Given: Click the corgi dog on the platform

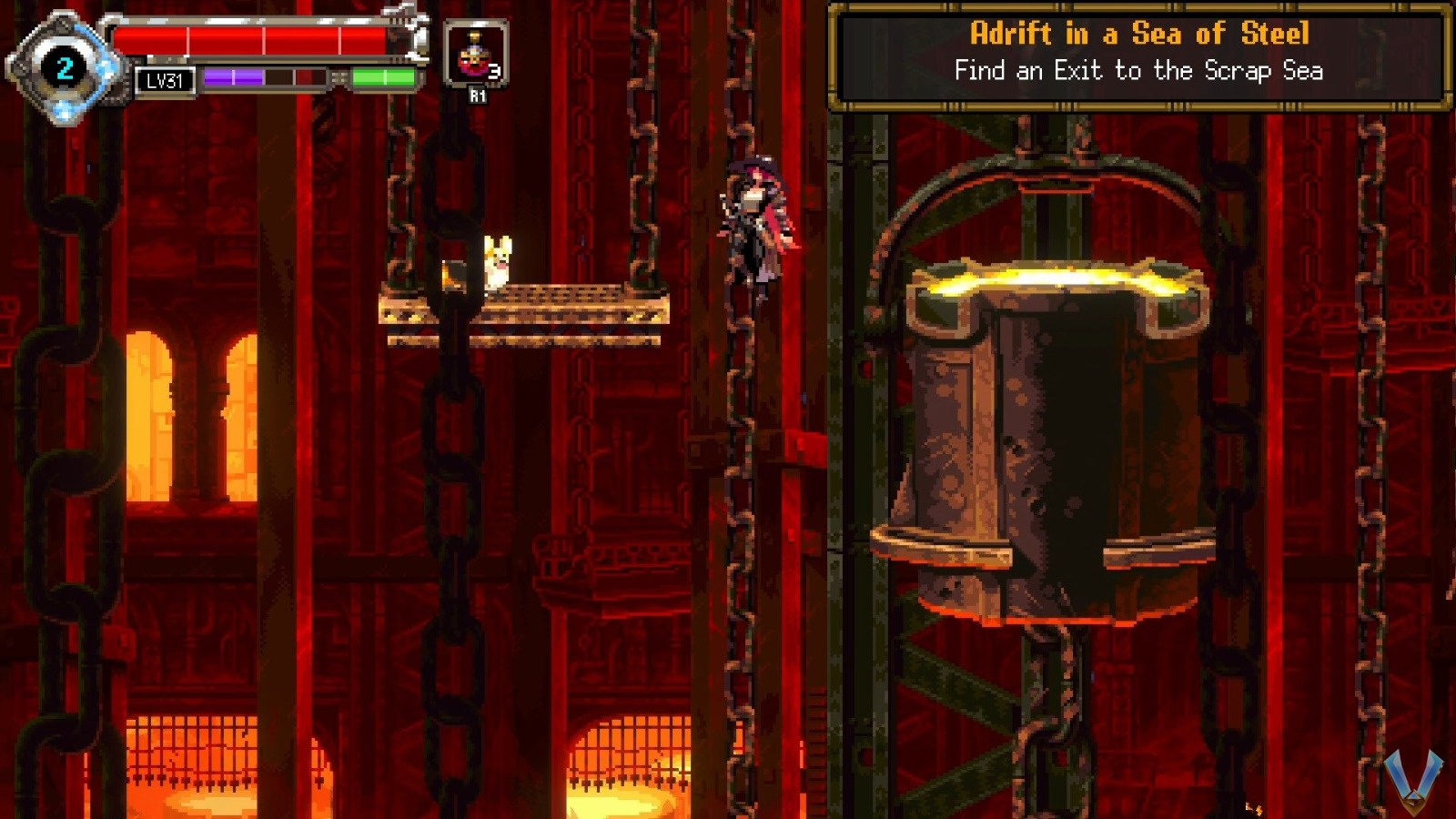Looking at the screenshot, I should [x=497, y=264].
